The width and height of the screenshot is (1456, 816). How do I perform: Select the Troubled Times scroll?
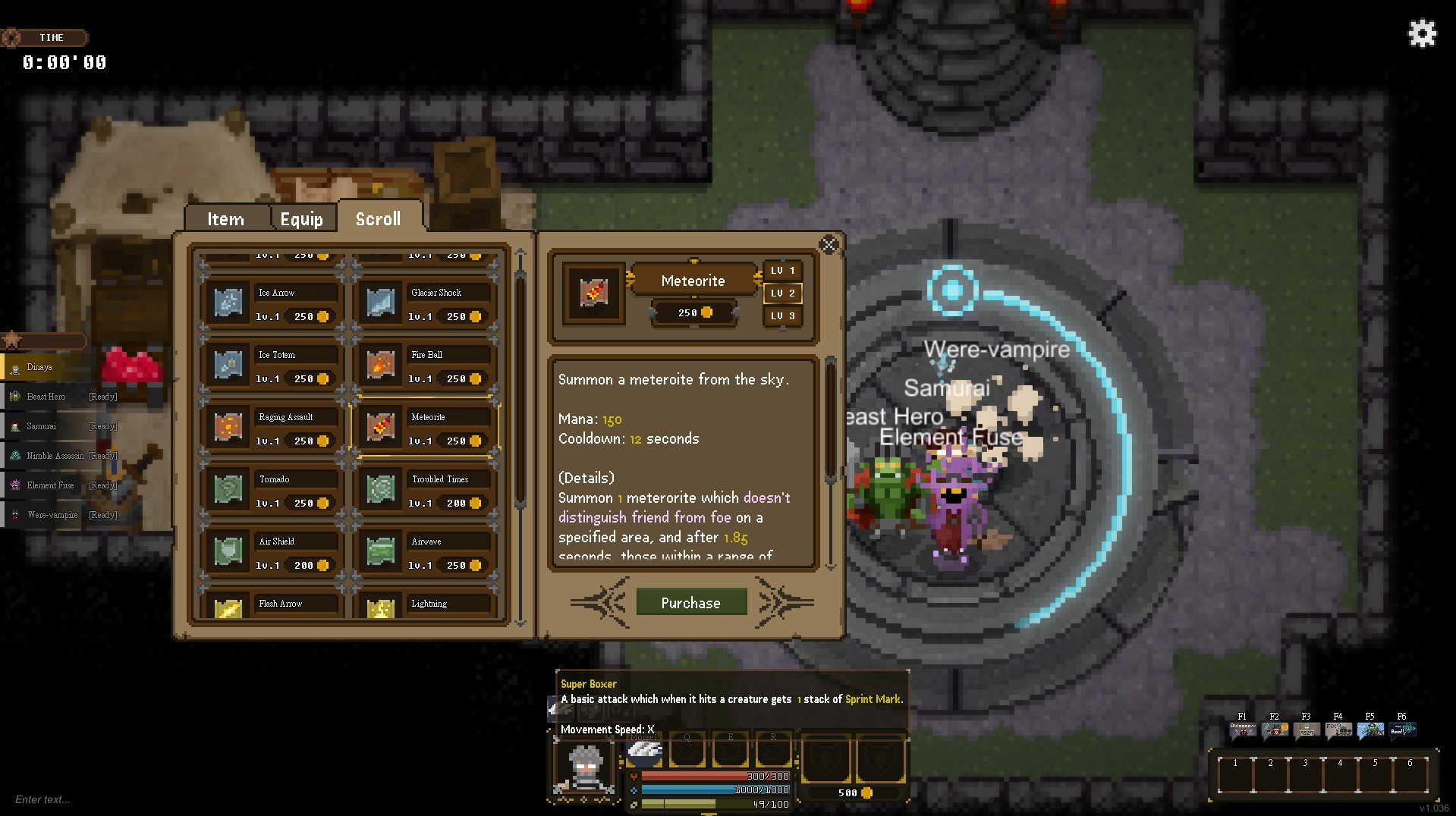(425, 490)
